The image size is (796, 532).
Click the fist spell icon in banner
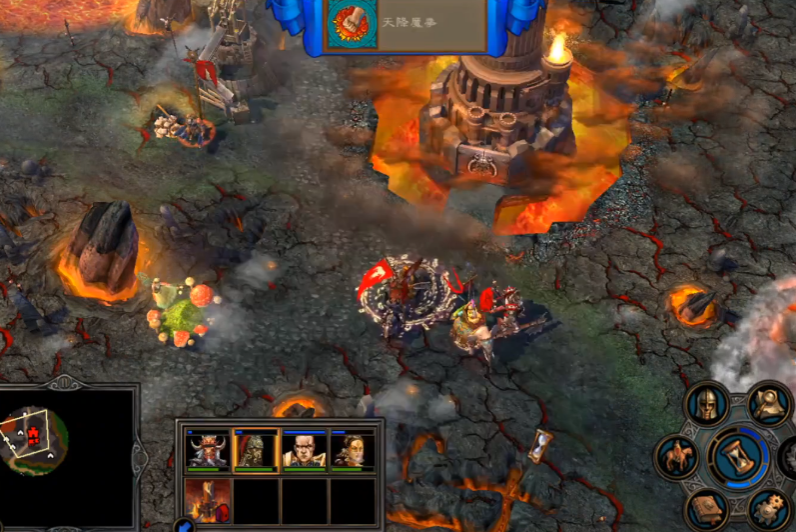pos(352,26)
